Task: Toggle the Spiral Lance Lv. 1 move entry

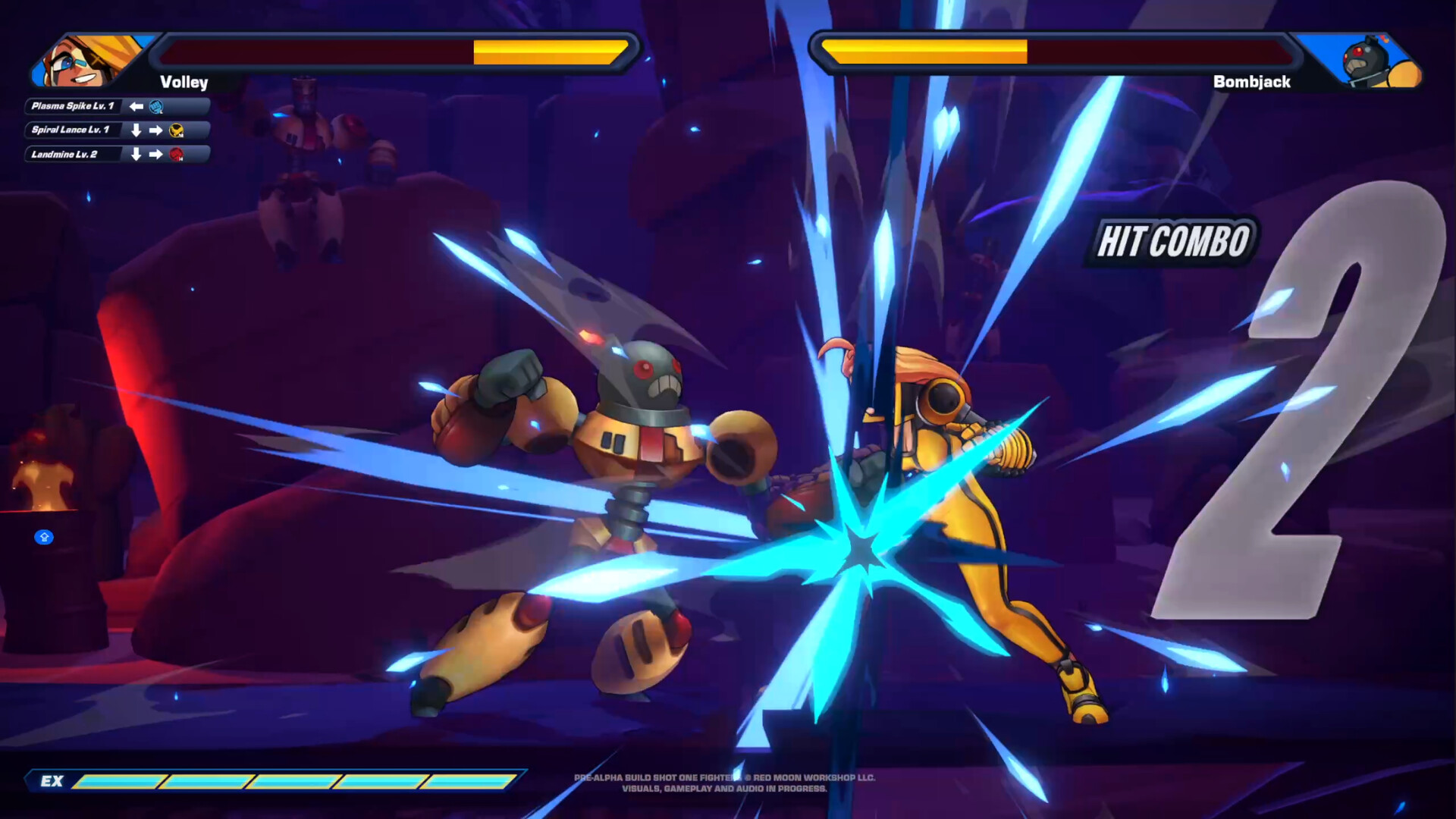Action: 71,130
